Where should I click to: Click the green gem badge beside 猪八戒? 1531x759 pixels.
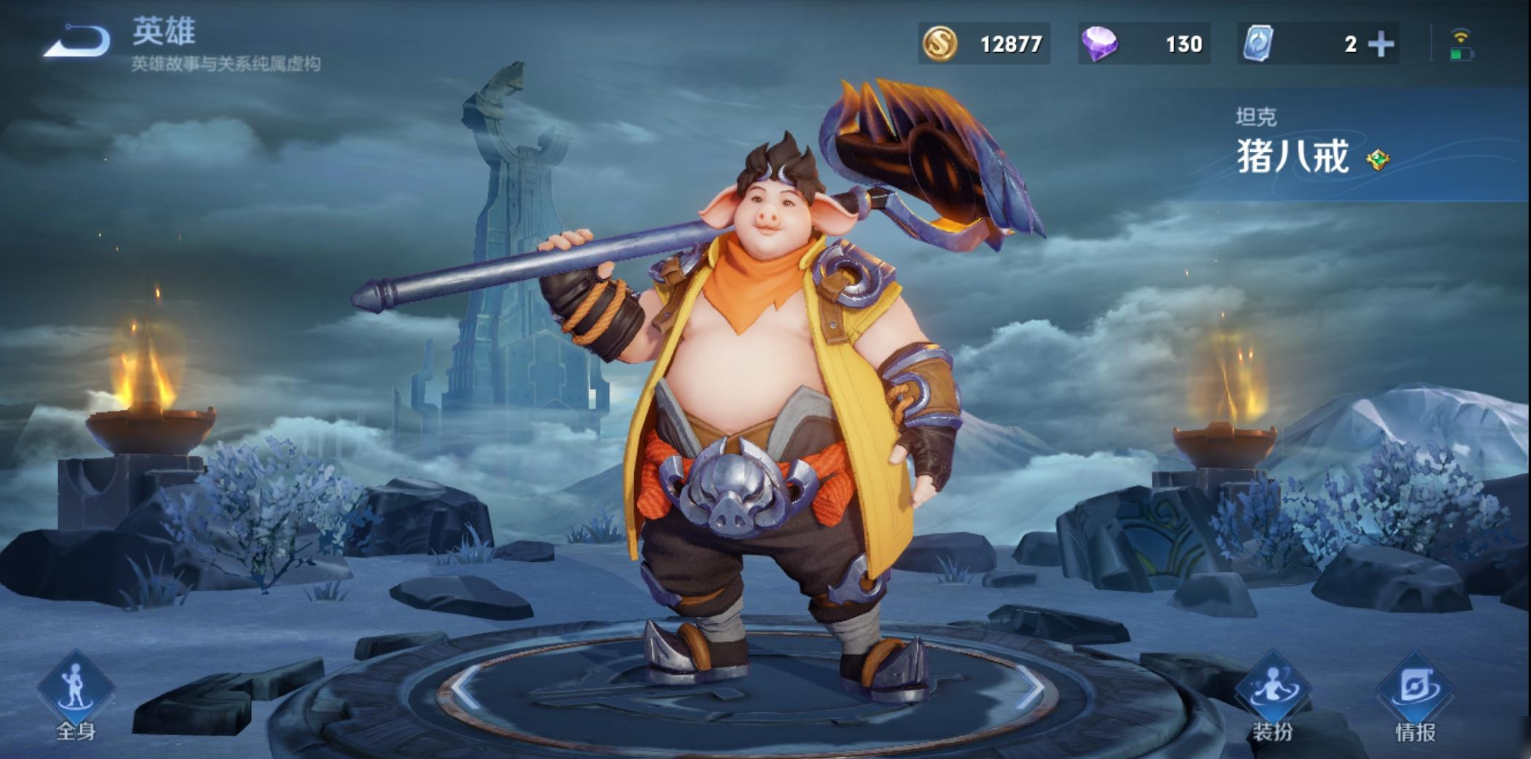point(1378,159)
